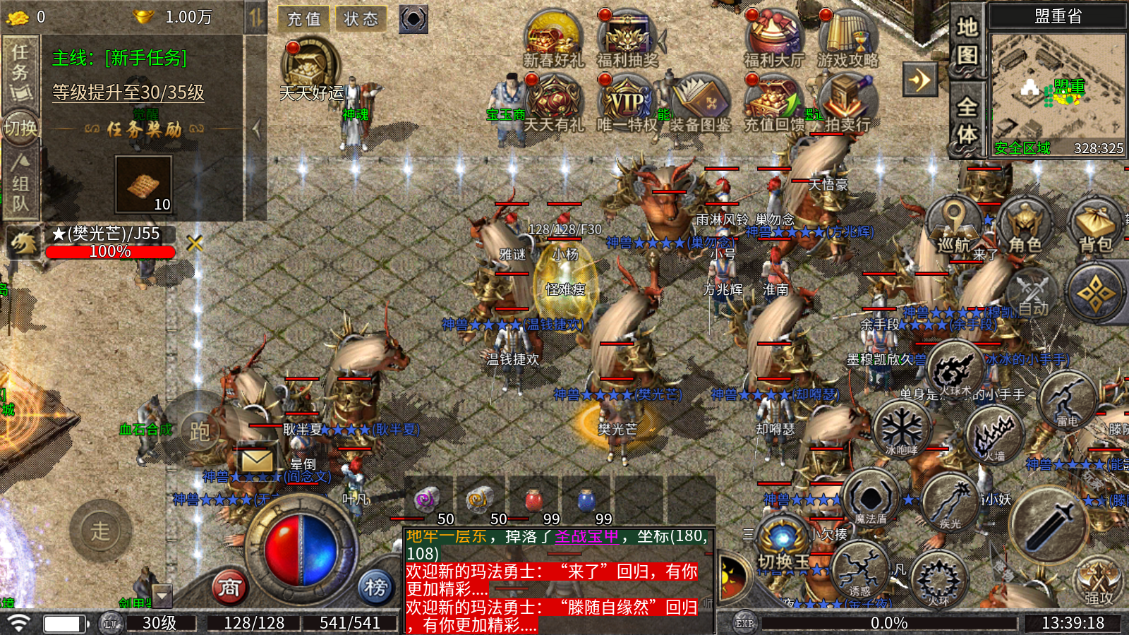Open the 装备图鉴 equipment book
The width and height of the screenshot is (1129, 635).
(x=700, y=102)
